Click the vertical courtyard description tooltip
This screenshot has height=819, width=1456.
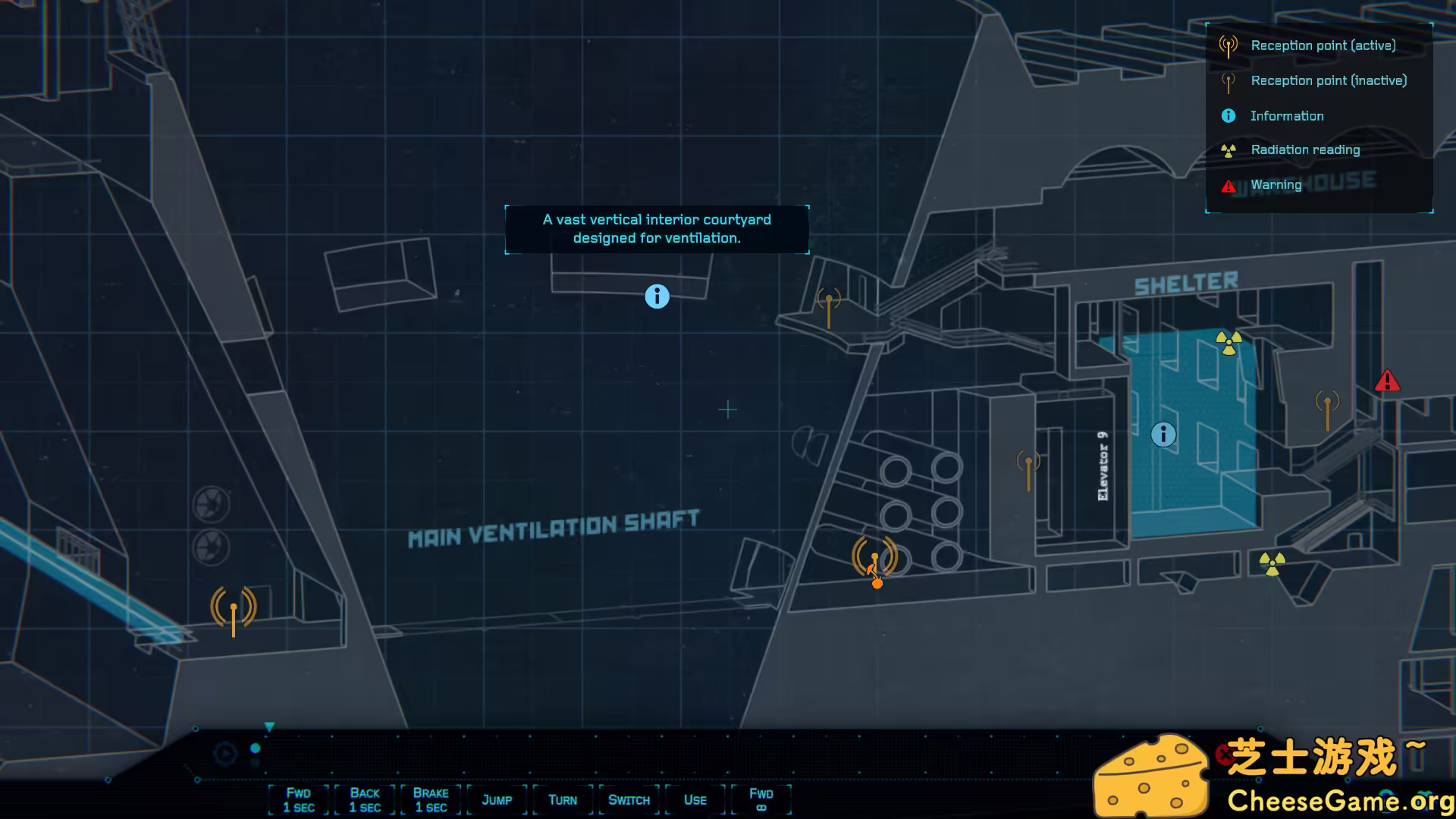[x=657, y=228]
